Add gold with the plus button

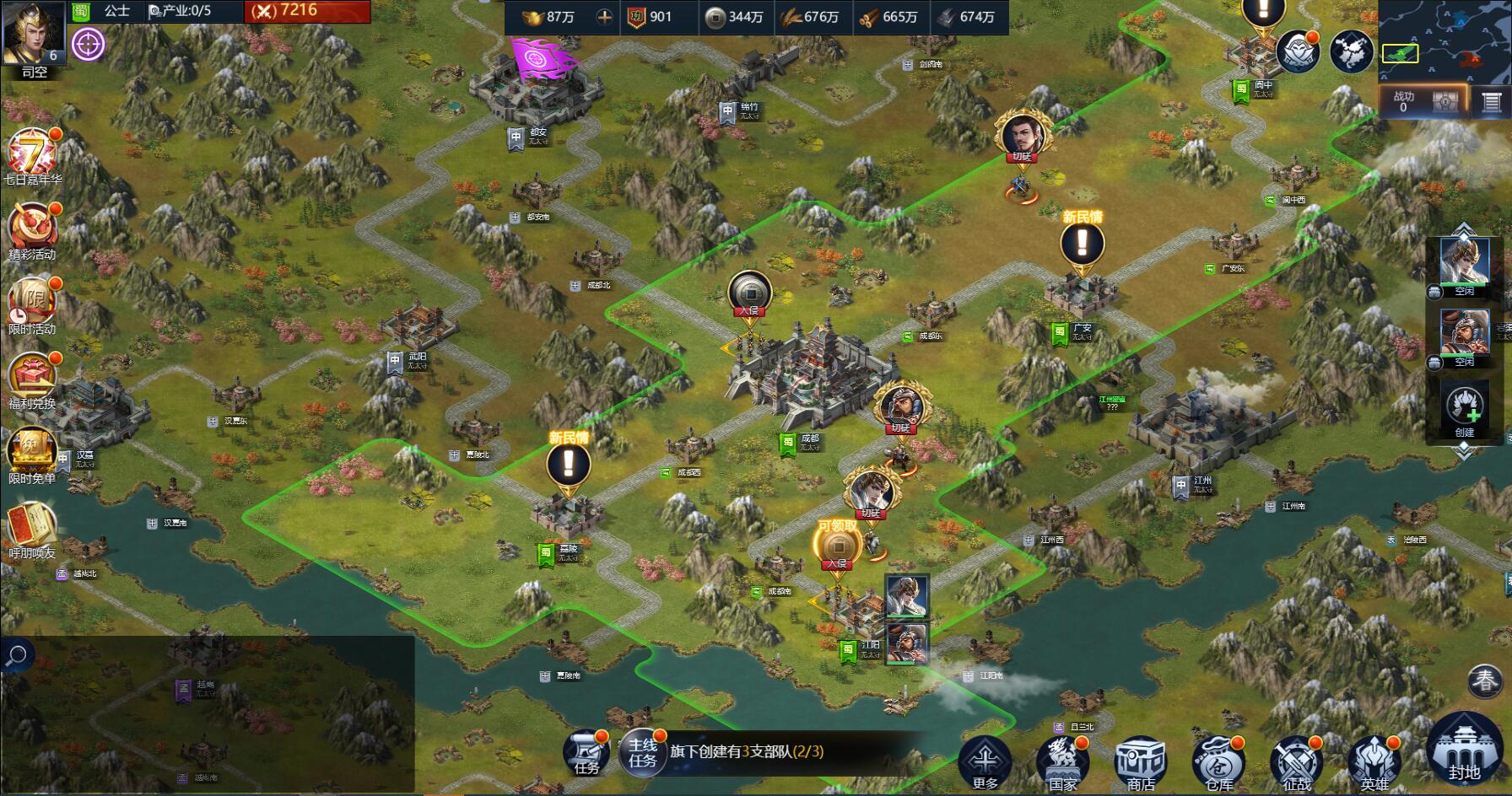(604, 17)
